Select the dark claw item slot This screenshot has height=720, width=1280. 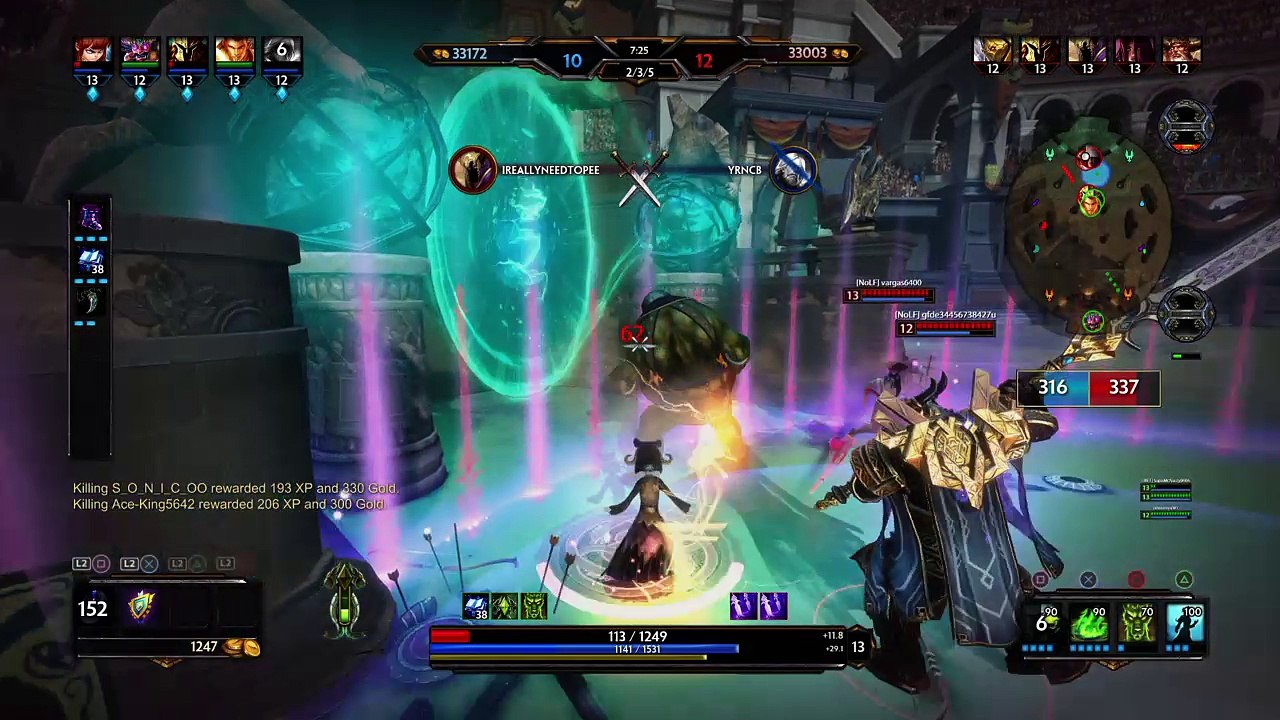(x=91, y=302)
